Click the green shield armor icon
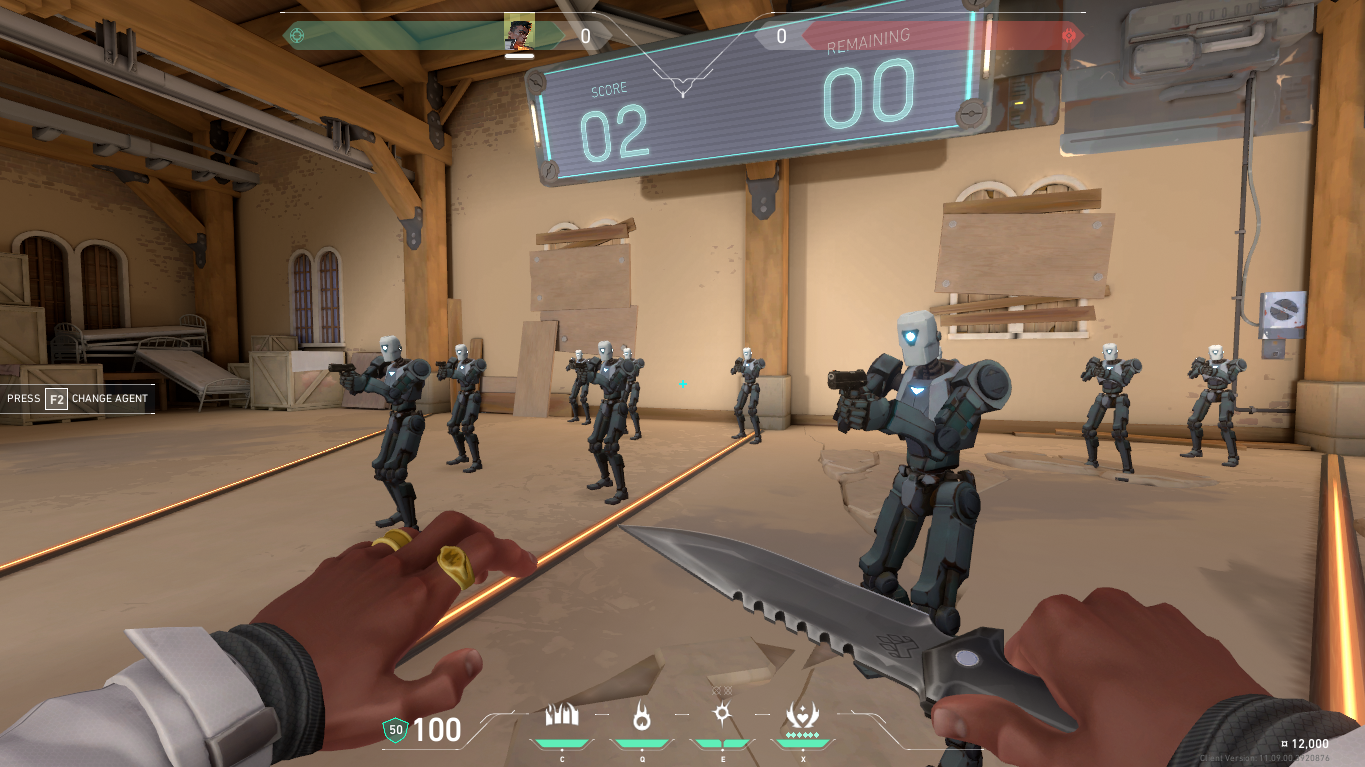 pos(396,731)
